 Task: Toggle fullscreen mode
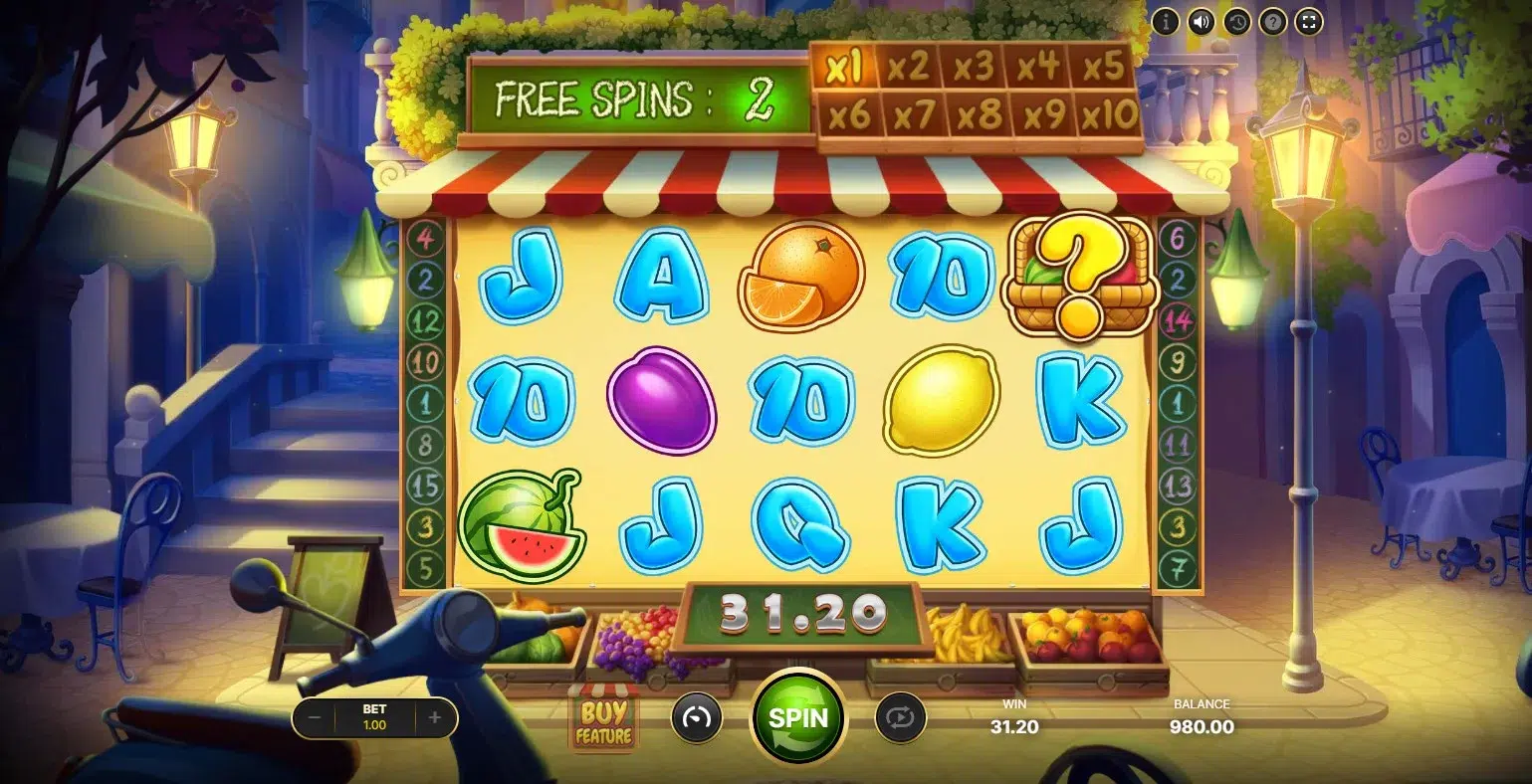pyautogui.click(x=1309, y=21)
